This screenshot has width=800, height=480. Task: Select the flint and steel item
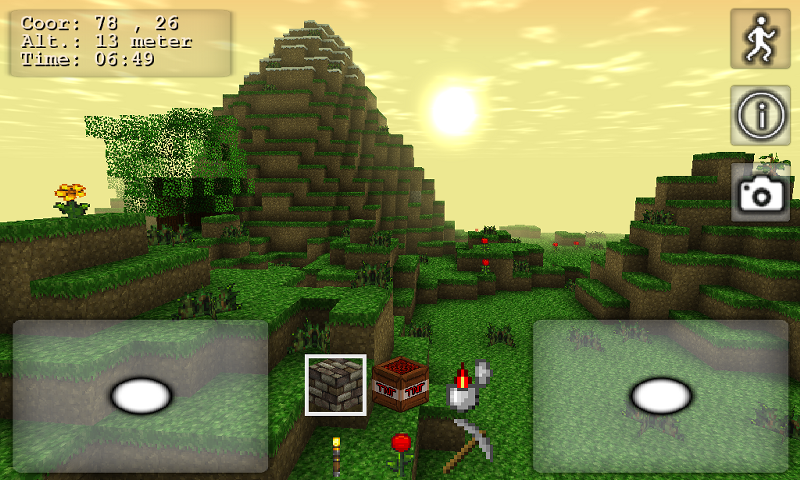(467, 386)
